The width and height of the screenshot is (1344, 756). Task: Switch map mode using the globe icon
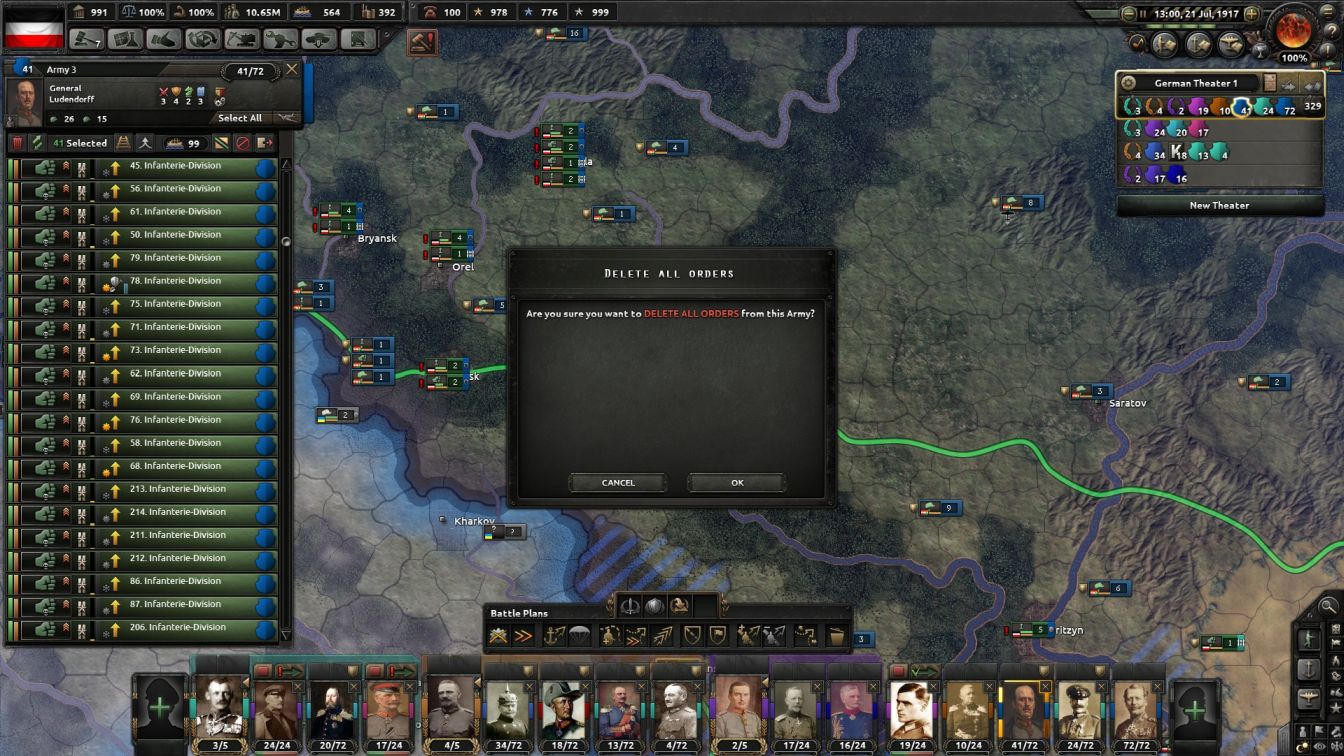654,606
